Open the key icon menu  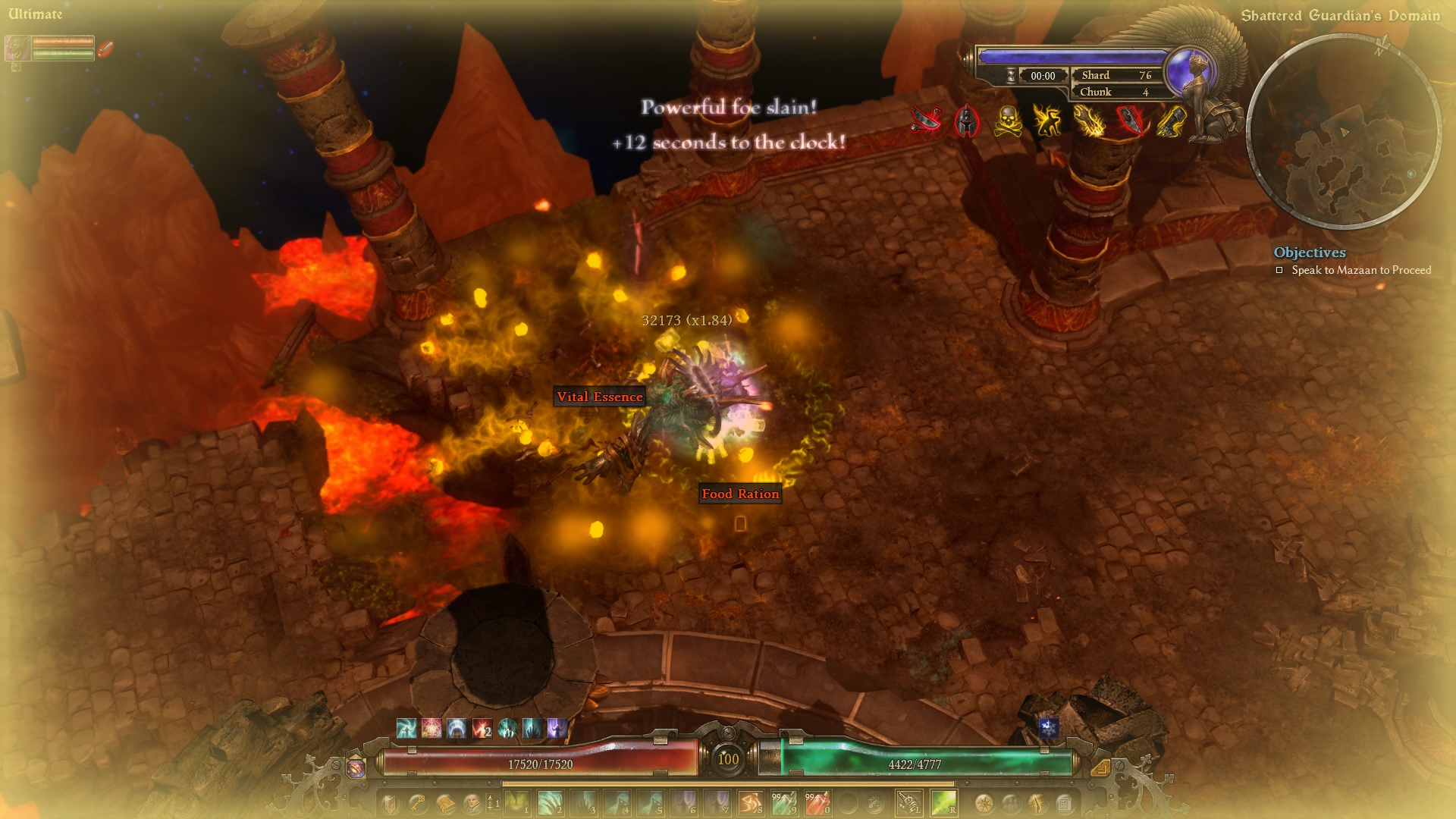pos(416,802)
